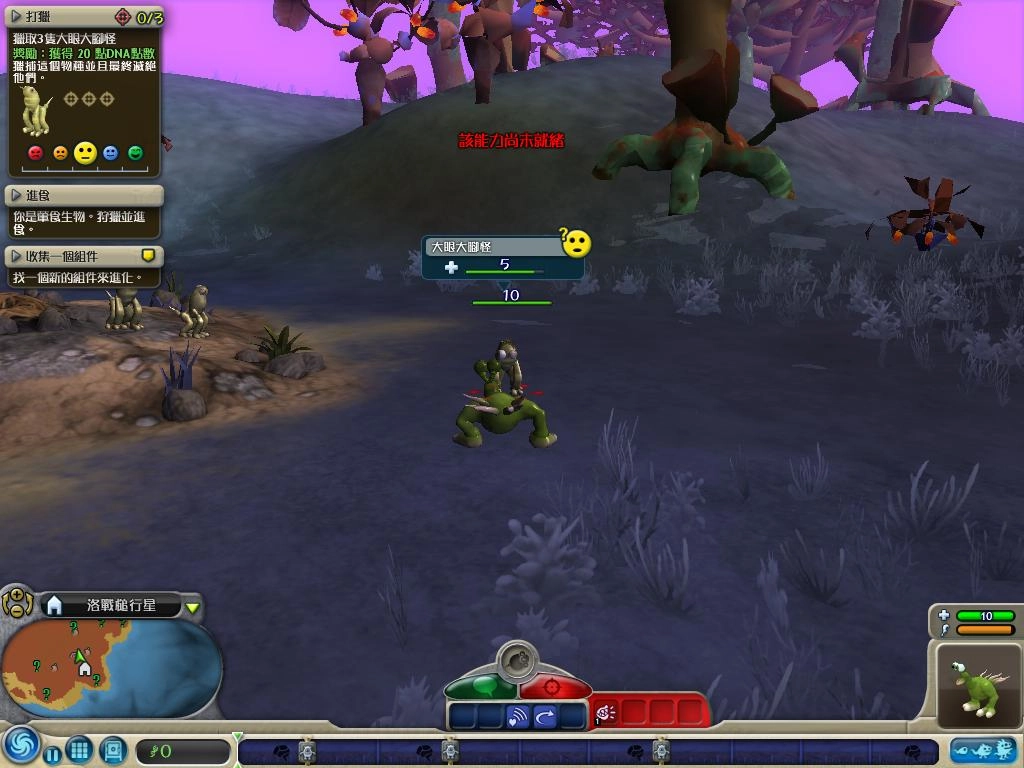Click the home nest icon beside the planet name
Image resolution: width=1024 pixels, height=768 pixels.
[55, 605]
